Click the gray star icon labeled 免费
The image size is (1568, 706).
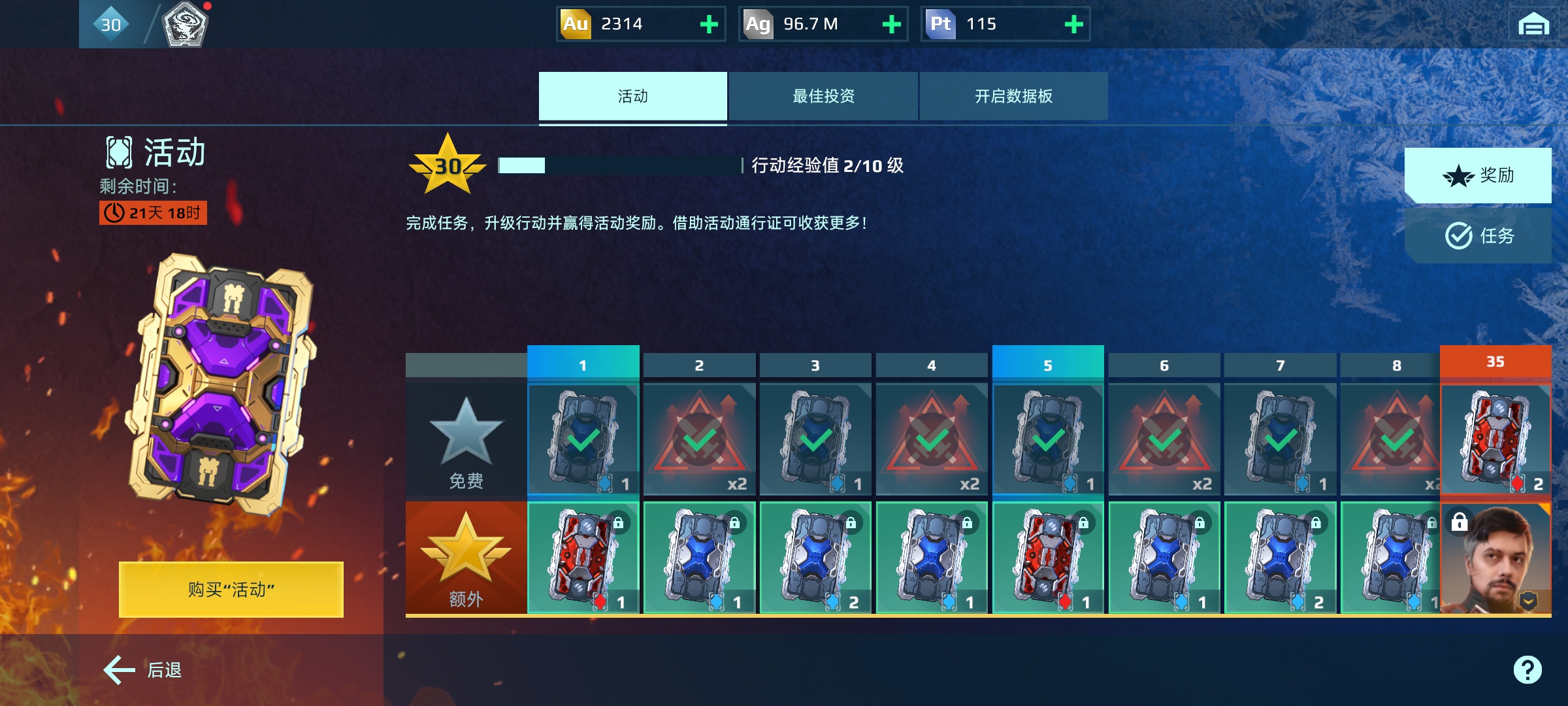[466, 431]
